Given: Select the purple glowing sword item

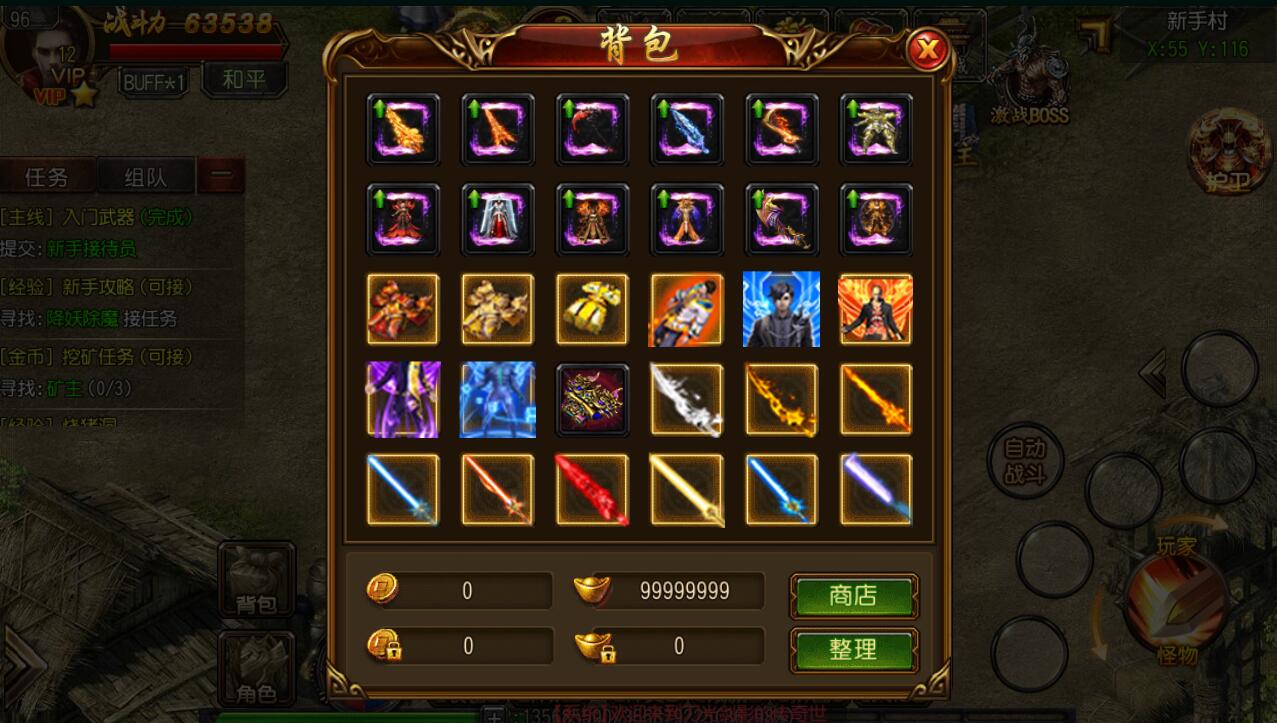Looking at the screenshot, I should click(x=876, y=490).
